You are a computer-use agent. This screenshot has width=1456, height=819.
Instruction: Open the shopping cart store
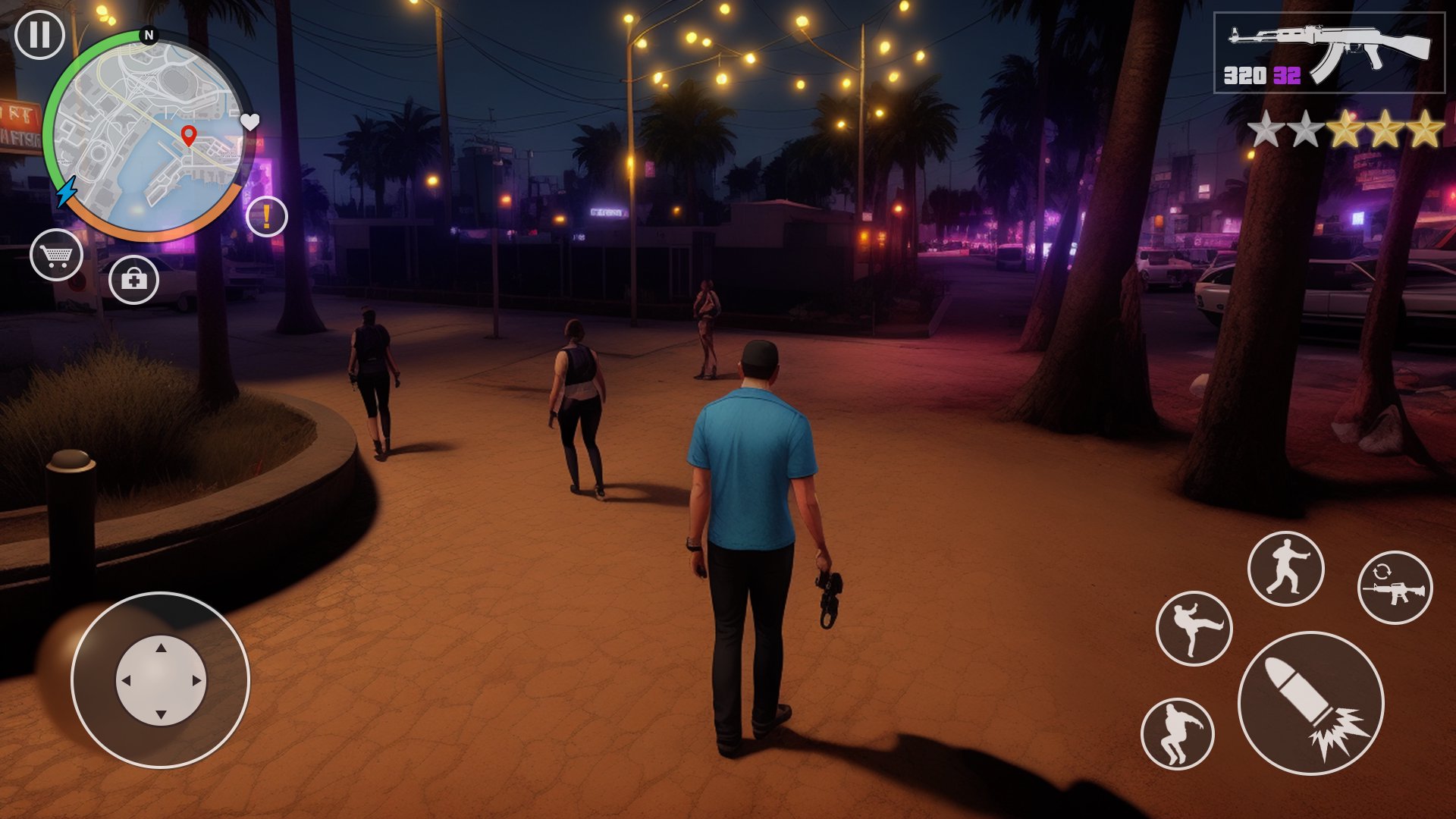[x=57, y=255]
